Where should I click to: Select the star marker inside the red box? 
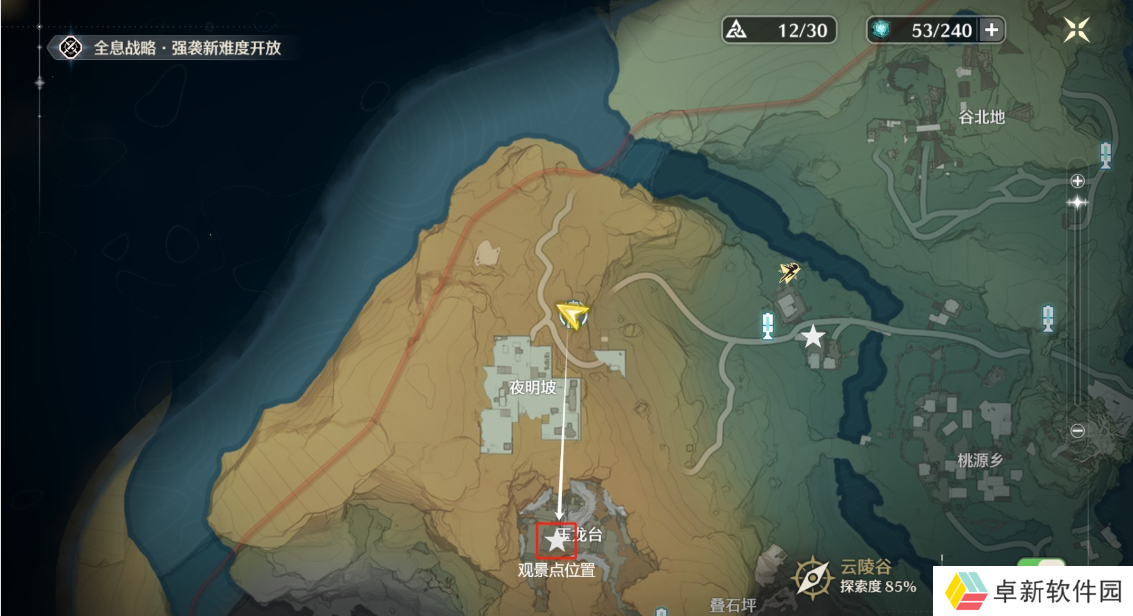click(556, 541)
